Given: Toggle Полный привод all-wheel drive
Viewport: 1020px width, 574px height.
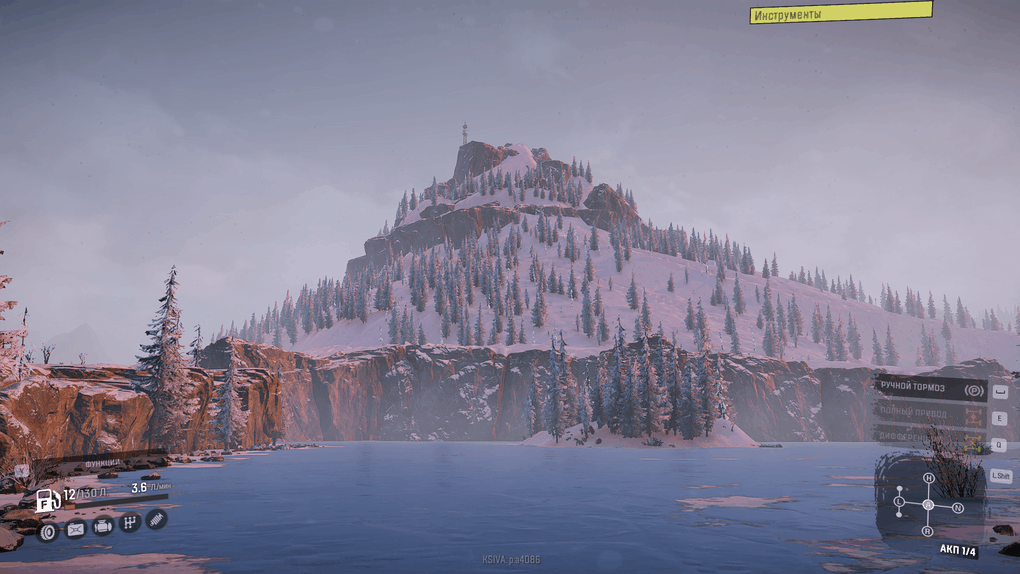Looking at the screenshot, I should 930,412.
